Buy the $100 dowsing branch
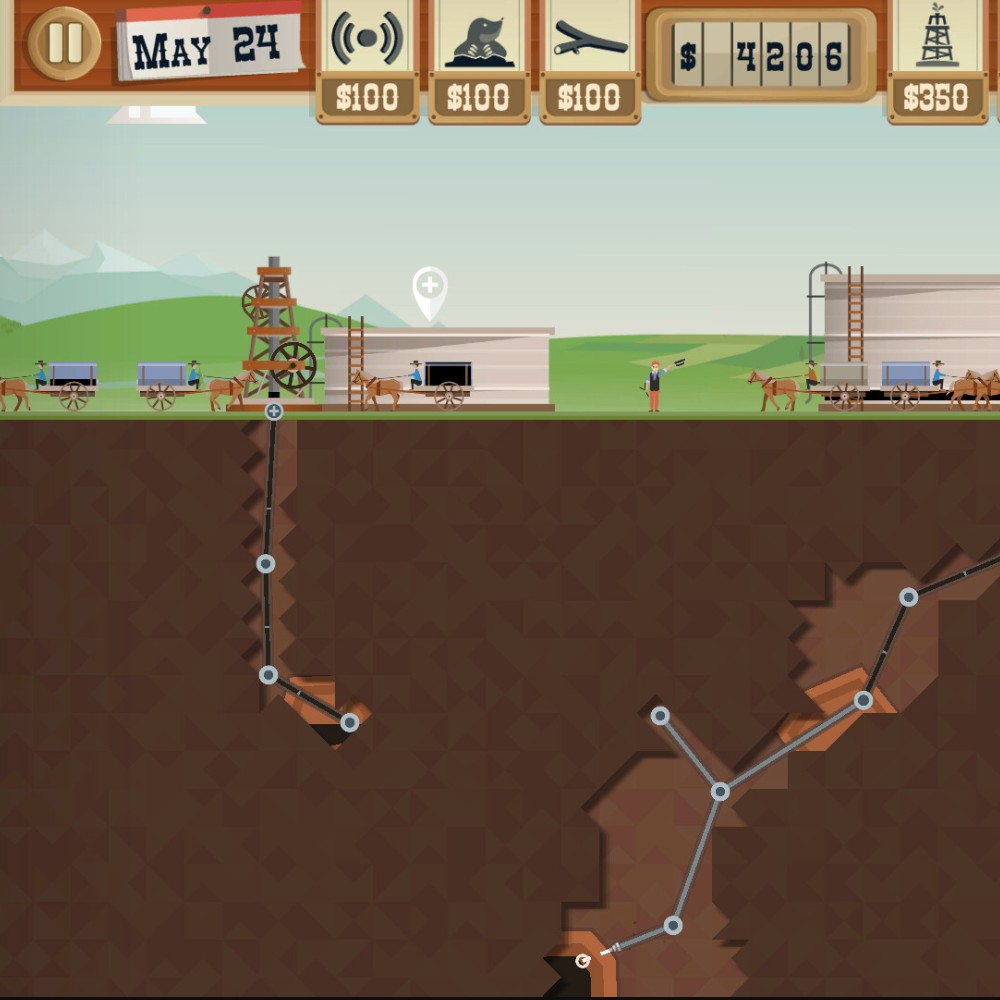 coord(589,60)
